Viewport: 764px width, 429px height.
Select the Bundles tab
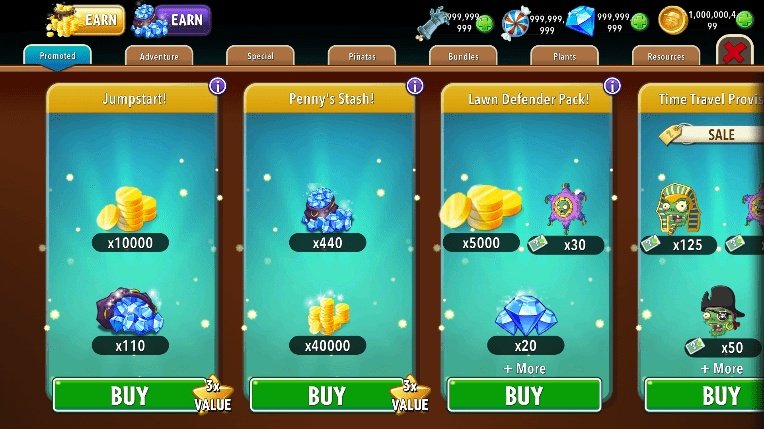(x=463, y=56)
